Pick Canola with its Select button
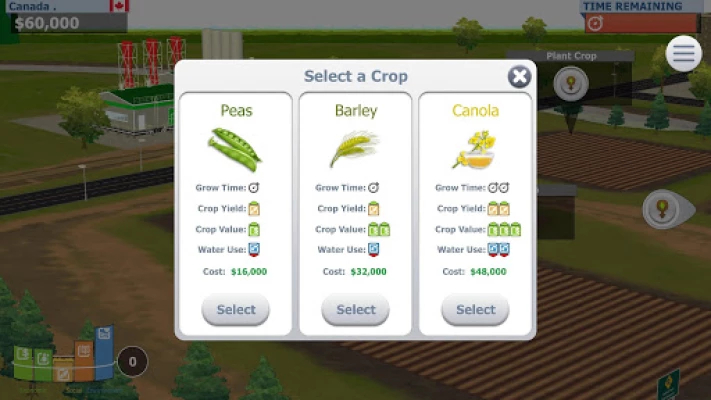Viewport: 711px width, 400px height. tap(475, 310)
